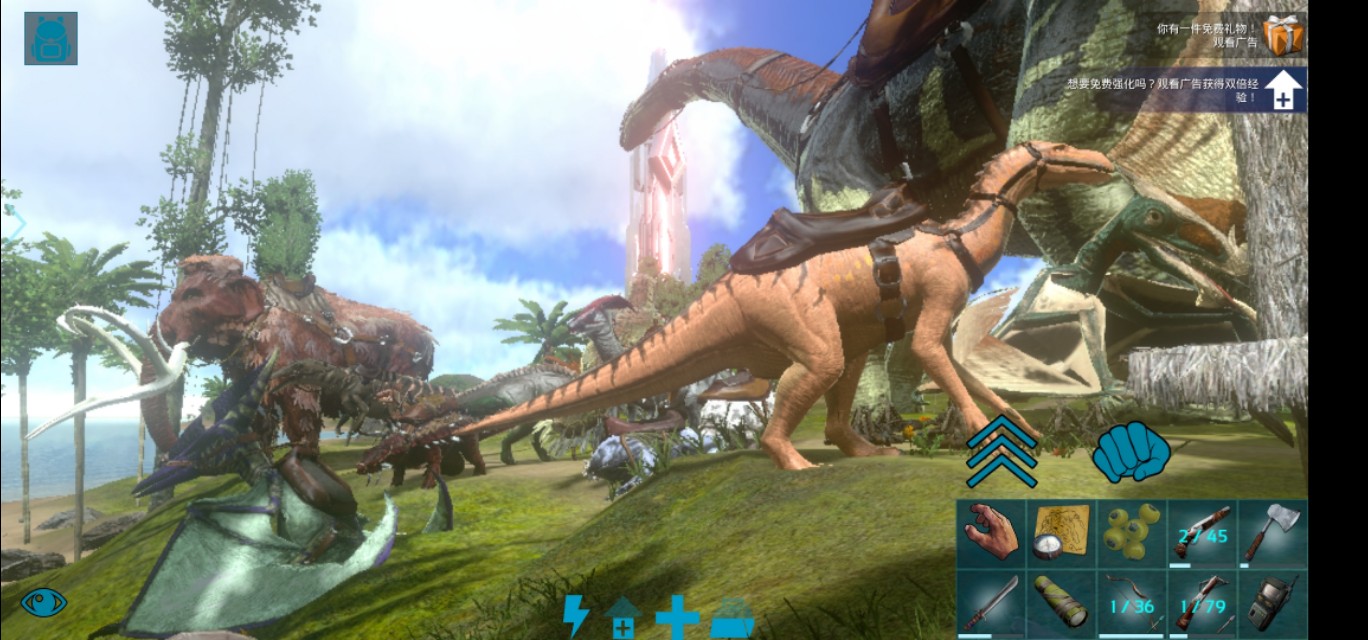Image resolution: width=1368 pixels, height=640 pixels.
Task: Toggle the eye view icon
Action: pos(44,602)
